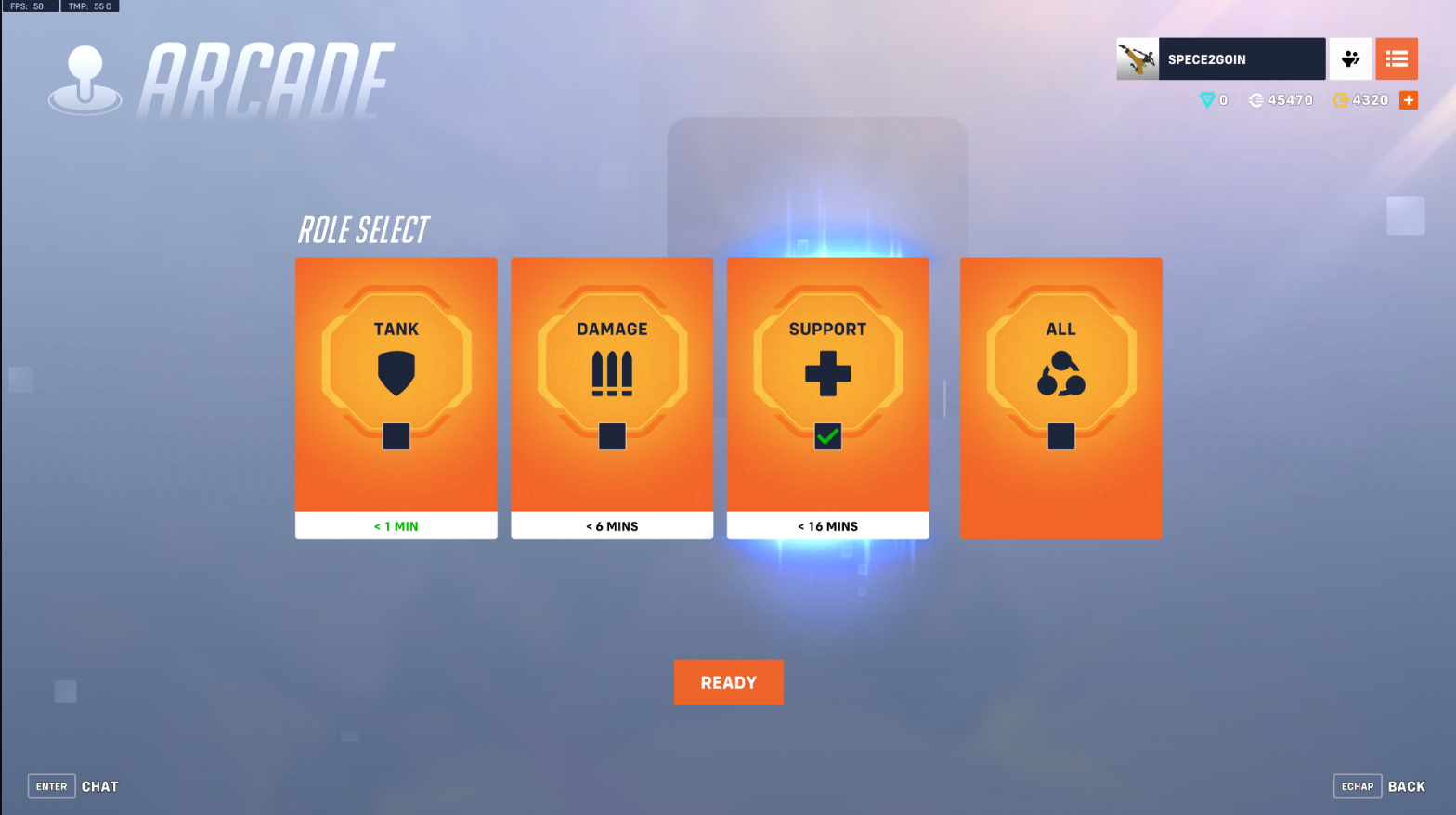
Task: Click BACK to leave role select
Action: click(x=1407, y=786)
